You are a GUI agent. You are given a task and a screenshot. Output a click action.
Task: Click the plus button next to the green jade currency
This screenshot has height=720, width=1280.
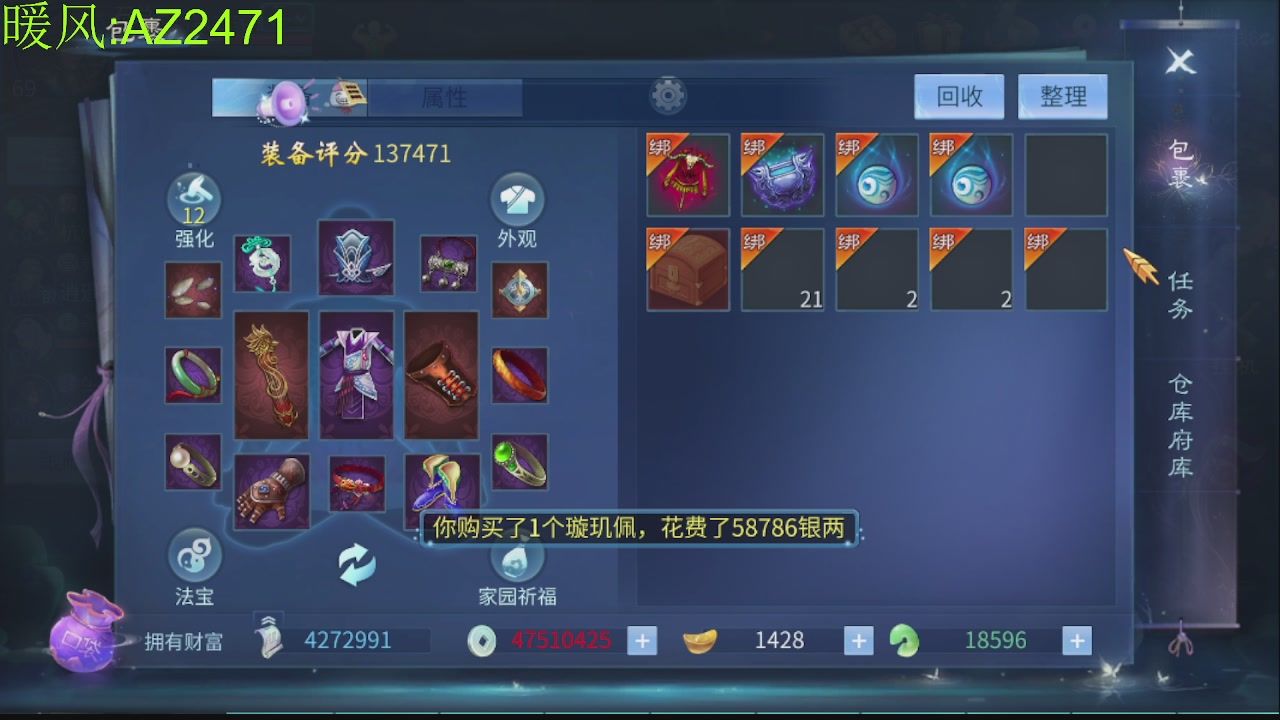click(x=1075, y=640)
